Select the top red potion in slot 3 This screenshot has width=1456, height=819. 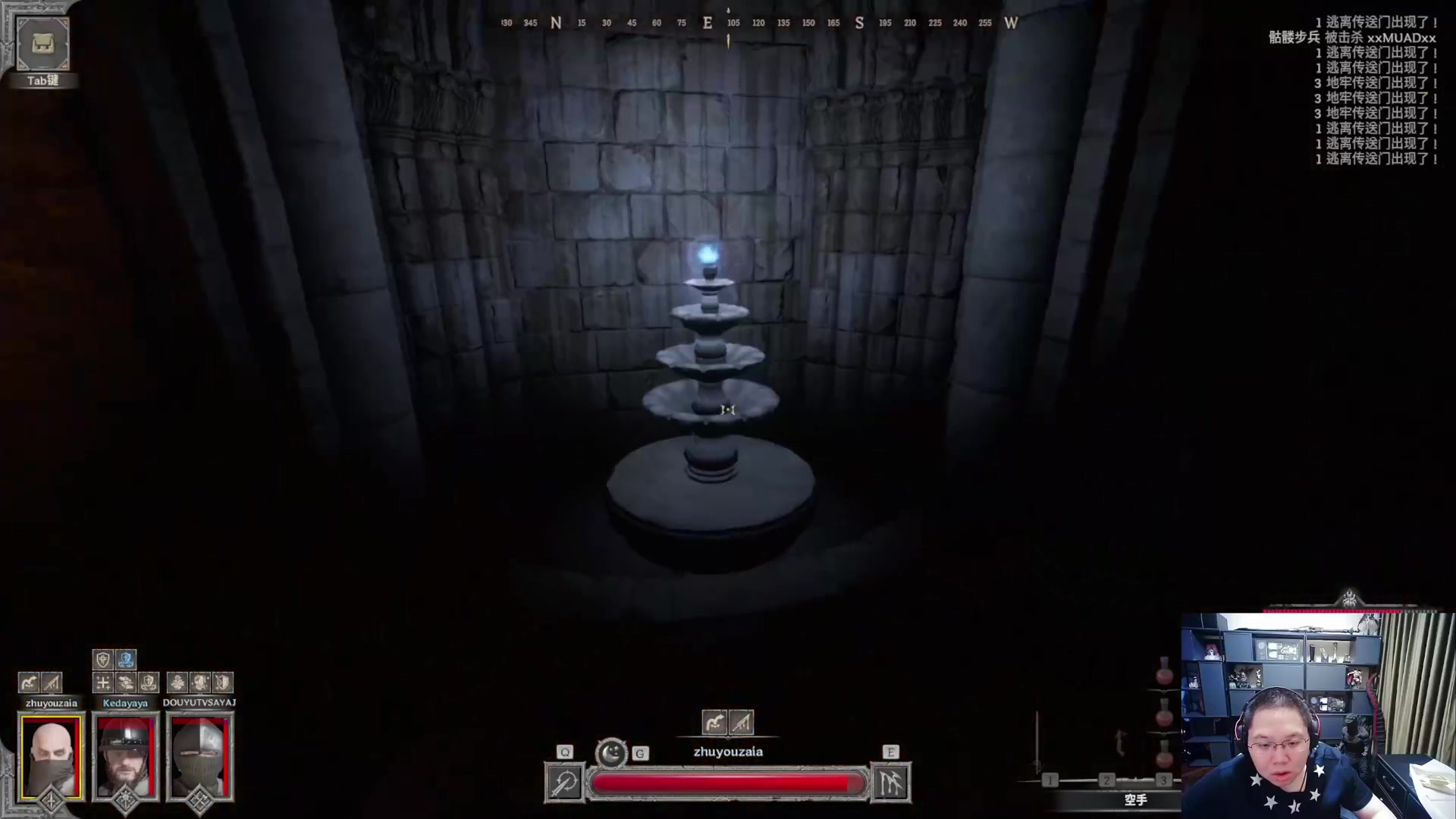1164,673
